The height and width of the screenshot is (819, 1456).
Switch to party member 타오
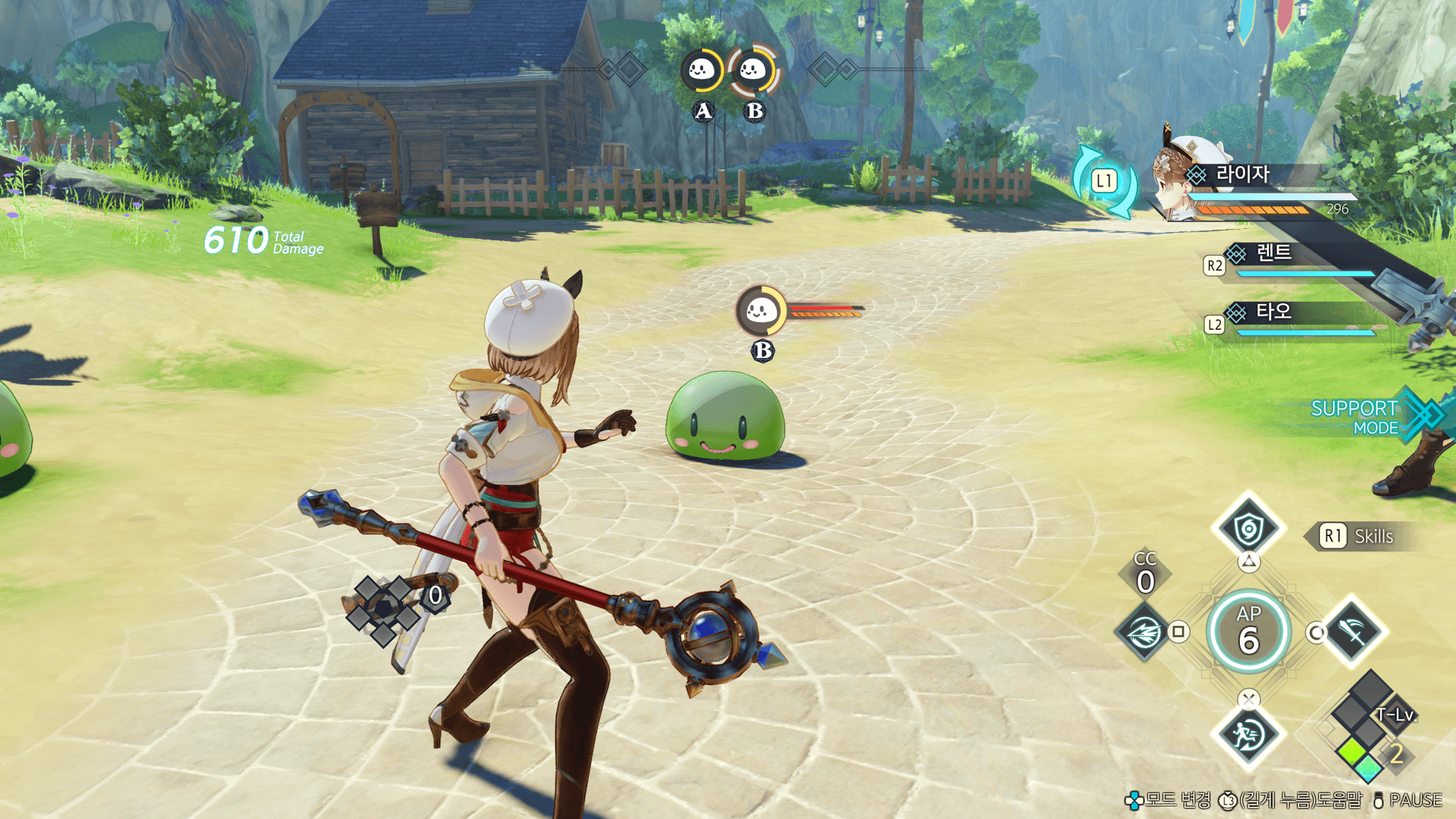1273,312
